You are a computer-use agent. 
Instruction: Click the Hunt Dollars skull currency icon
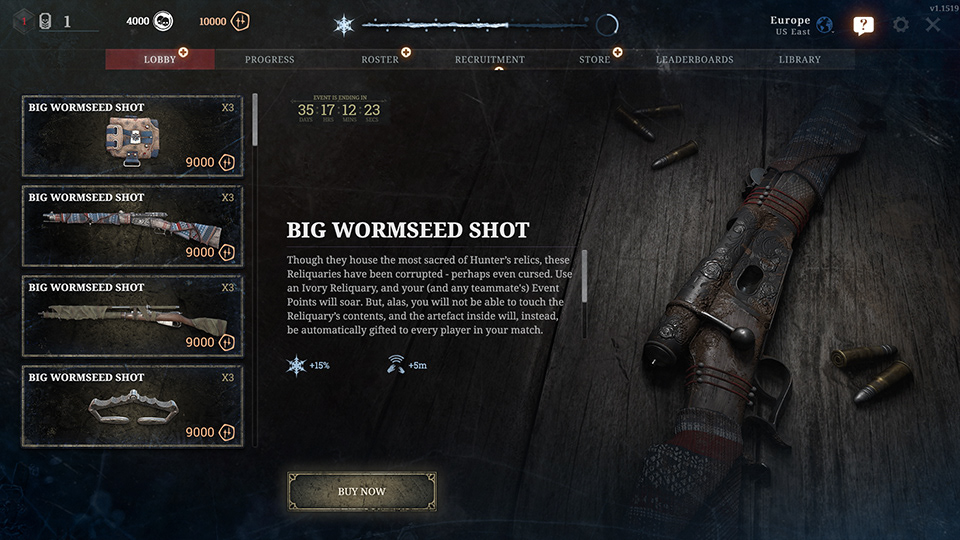tap(165, 21)
